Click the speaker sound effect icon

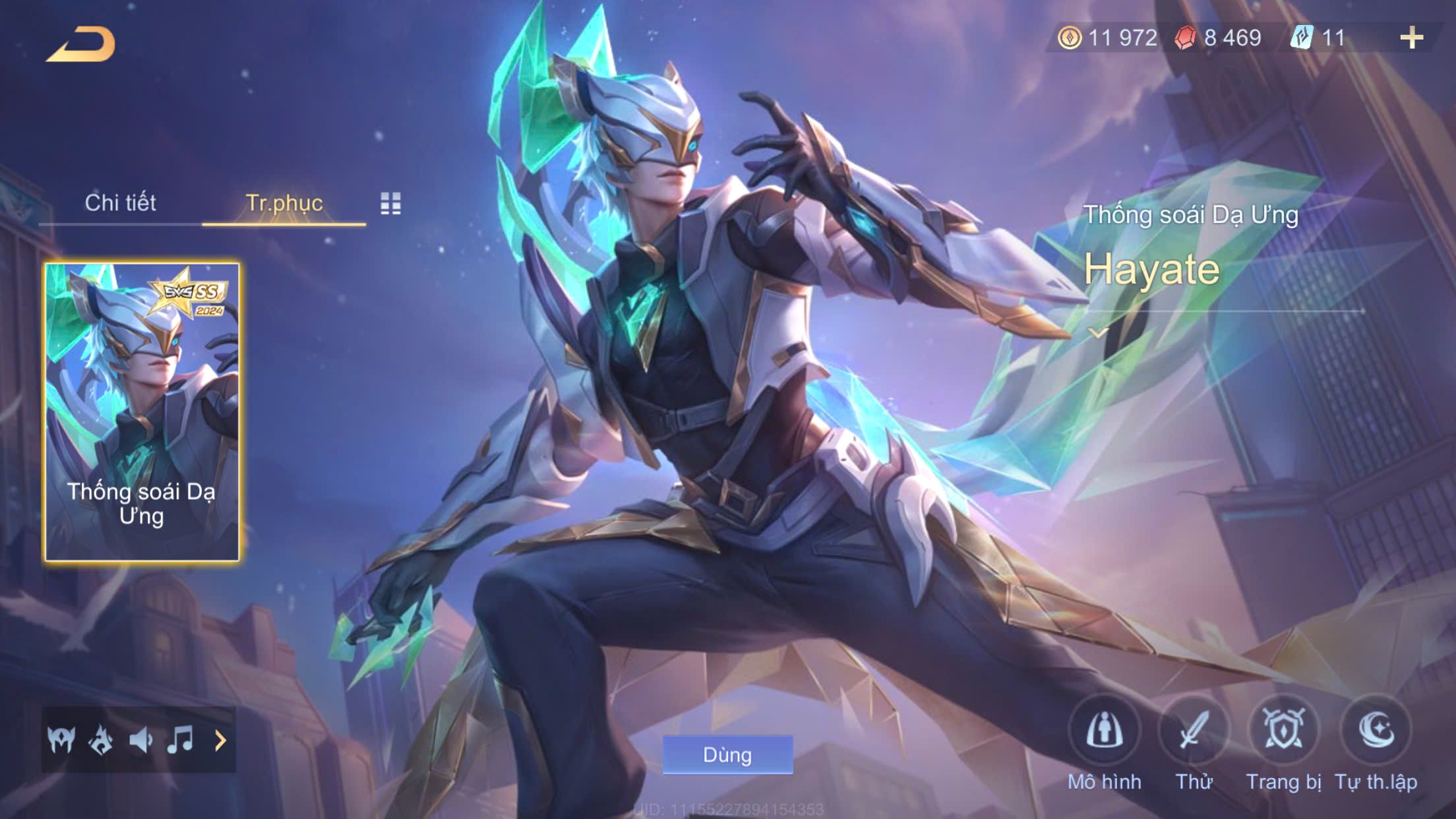pyautogui.click(x=140, y=741)
